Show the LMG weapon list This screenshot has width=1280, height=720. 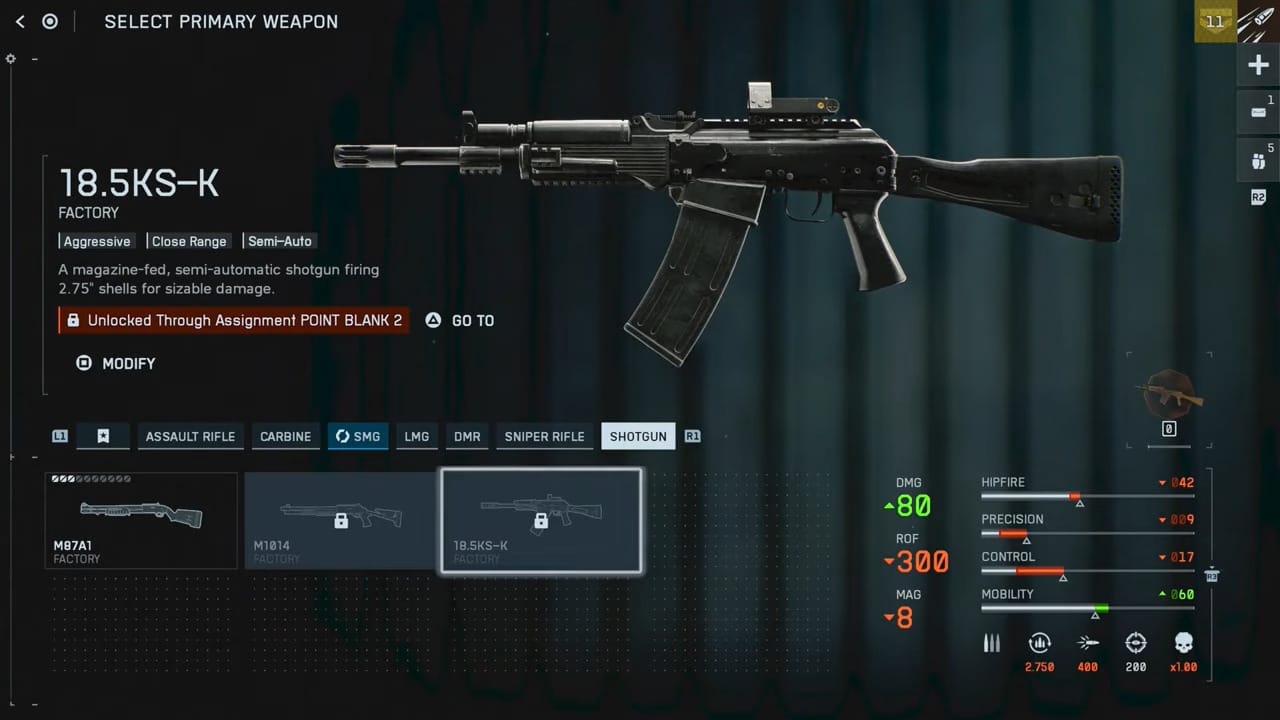(x=416, y=436)
